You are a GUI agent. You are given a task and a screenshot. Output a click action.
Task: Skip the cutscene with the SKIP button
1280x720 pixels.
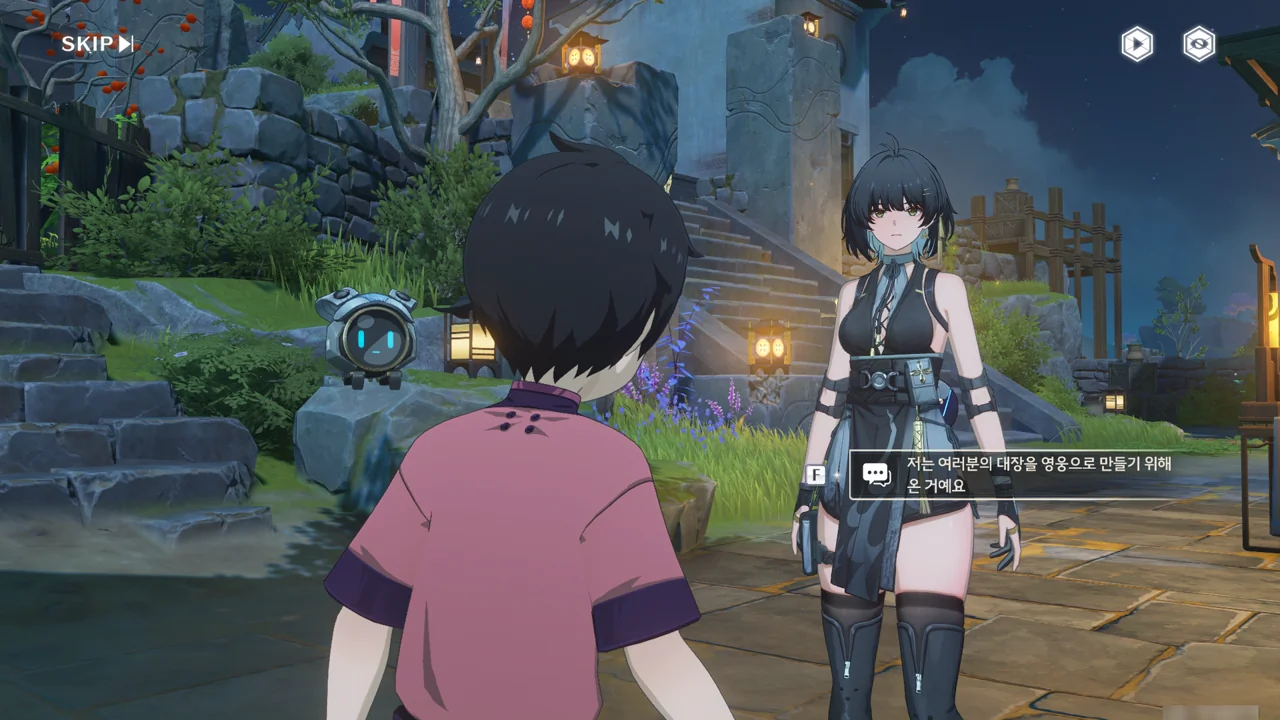pos(97,44)
